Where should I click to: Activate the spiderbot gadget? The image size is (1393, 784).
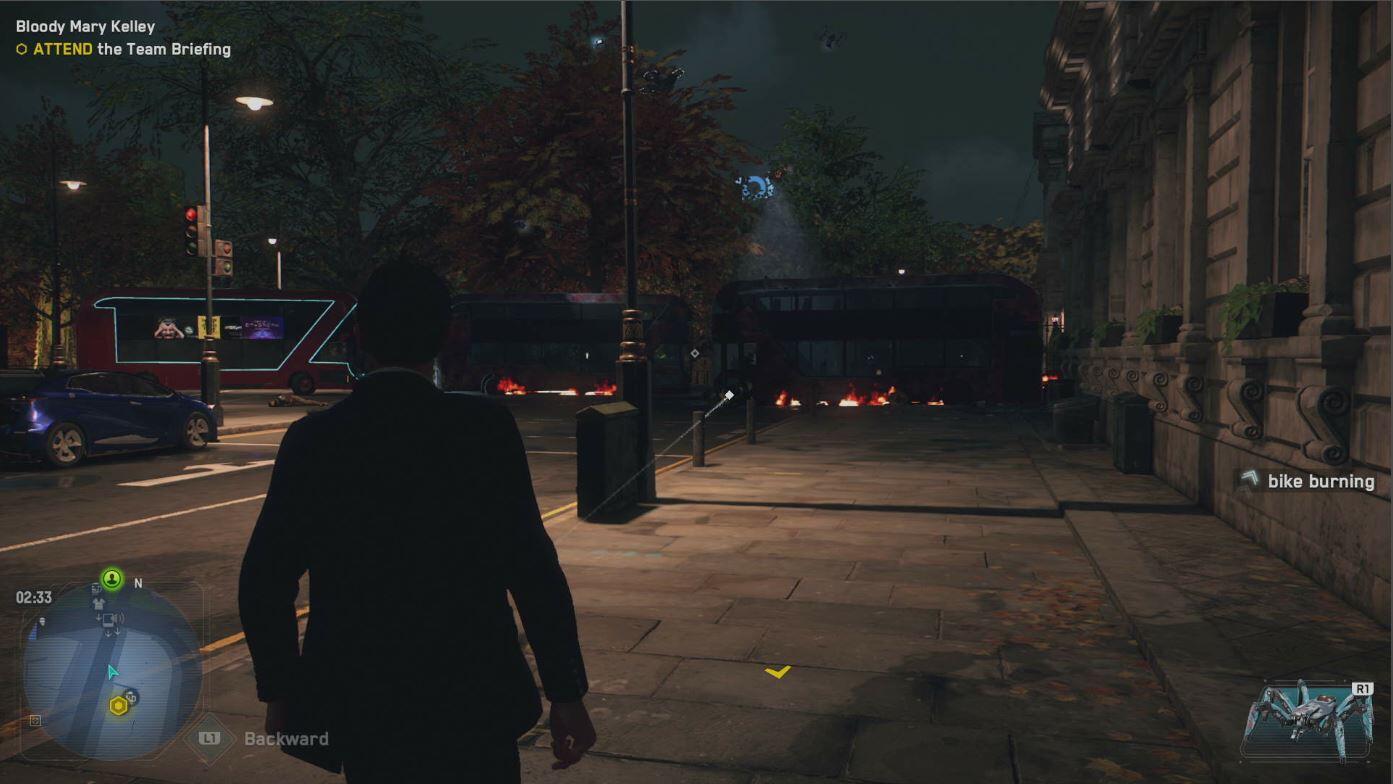point(1307,719)
